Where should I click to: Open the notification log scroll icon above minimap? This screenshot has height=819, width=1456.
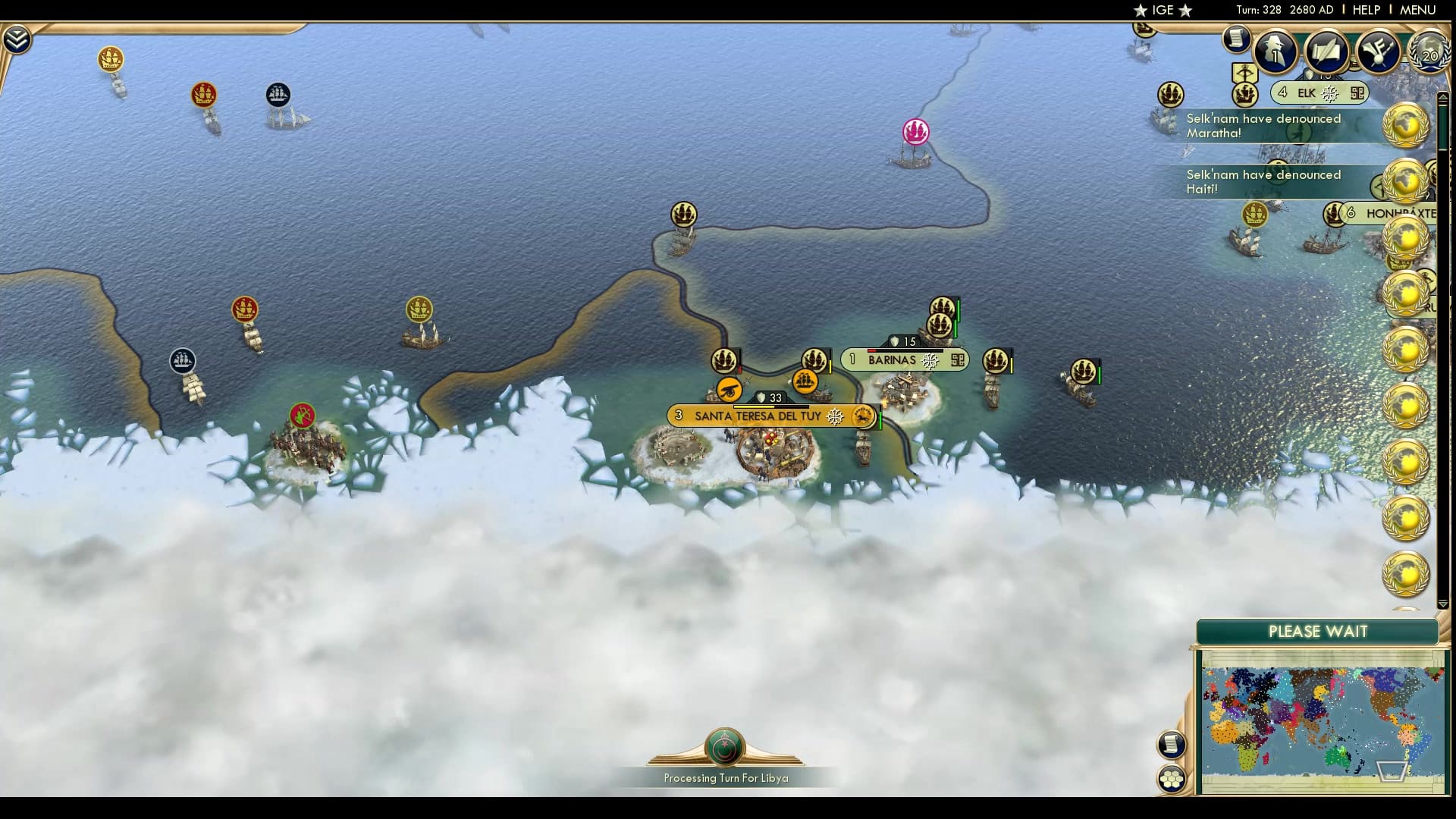click(1172, 745)
